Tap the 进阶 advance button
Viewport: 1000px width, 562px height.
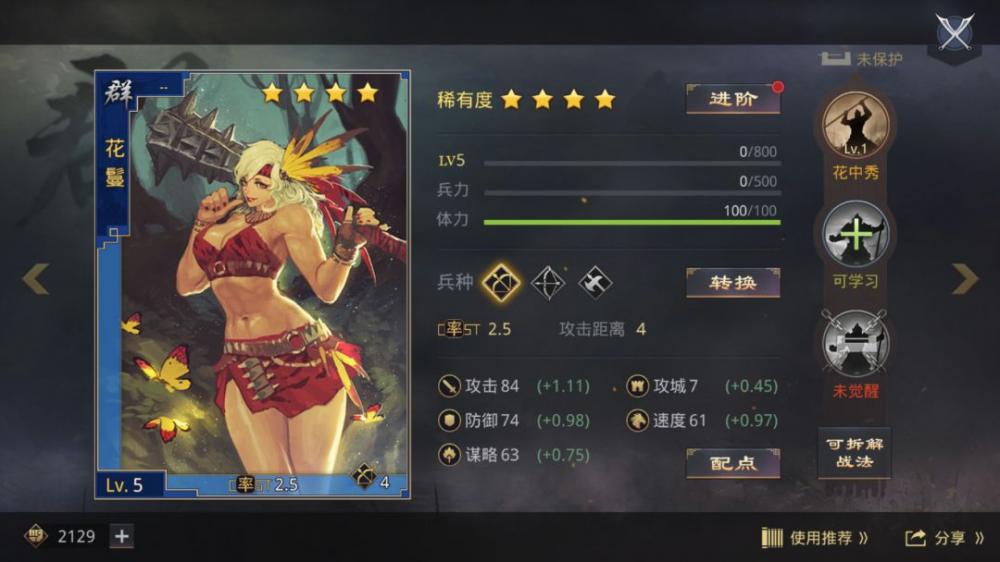[x=732, y=99]
